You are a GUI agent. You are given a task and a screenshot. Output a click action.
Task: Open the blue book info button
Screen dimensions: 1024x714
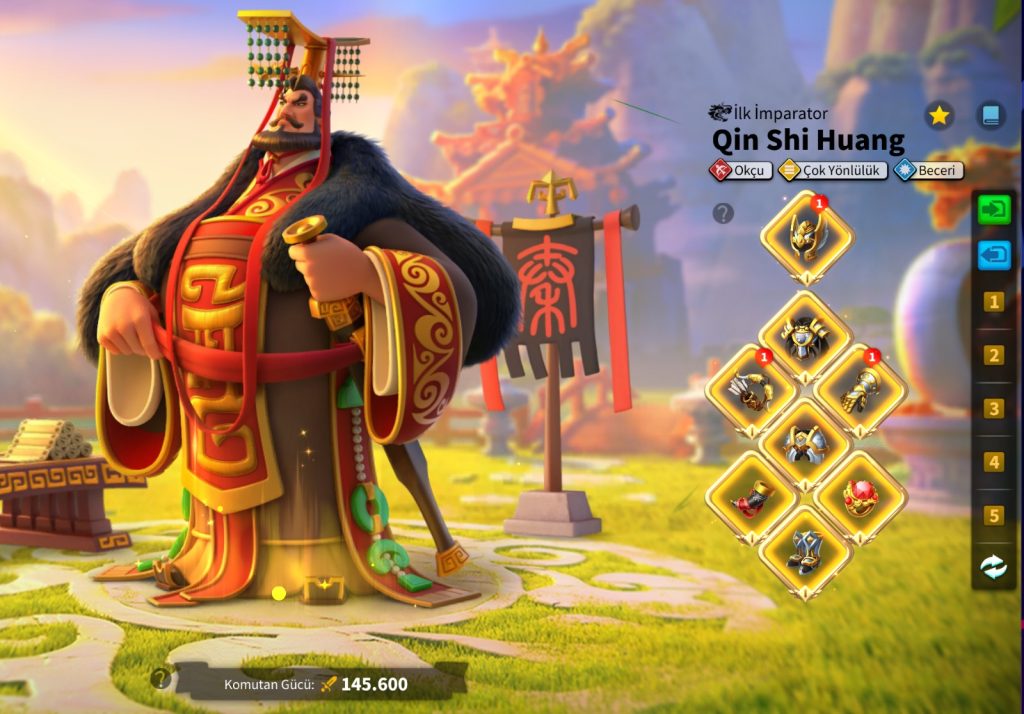pos(990,116)
